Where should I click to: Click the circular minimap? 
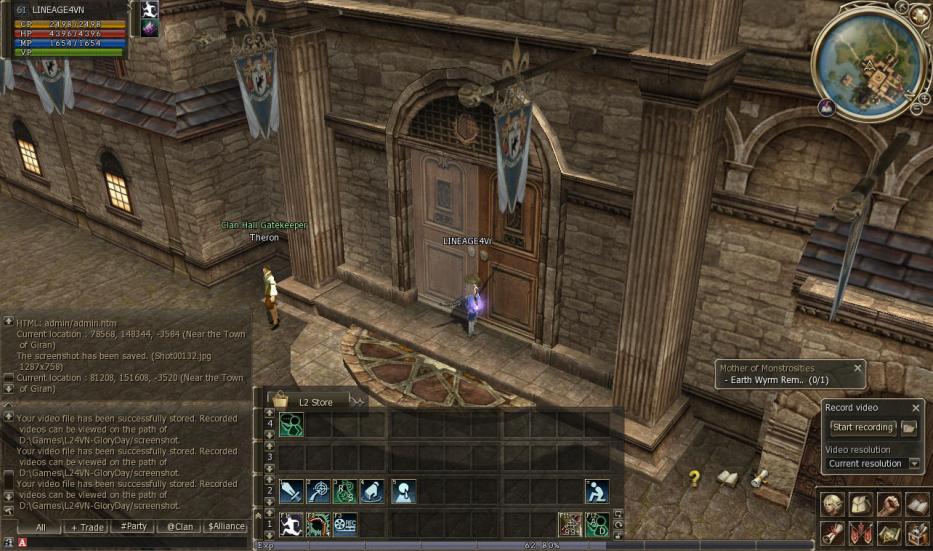tap(862, 65)
